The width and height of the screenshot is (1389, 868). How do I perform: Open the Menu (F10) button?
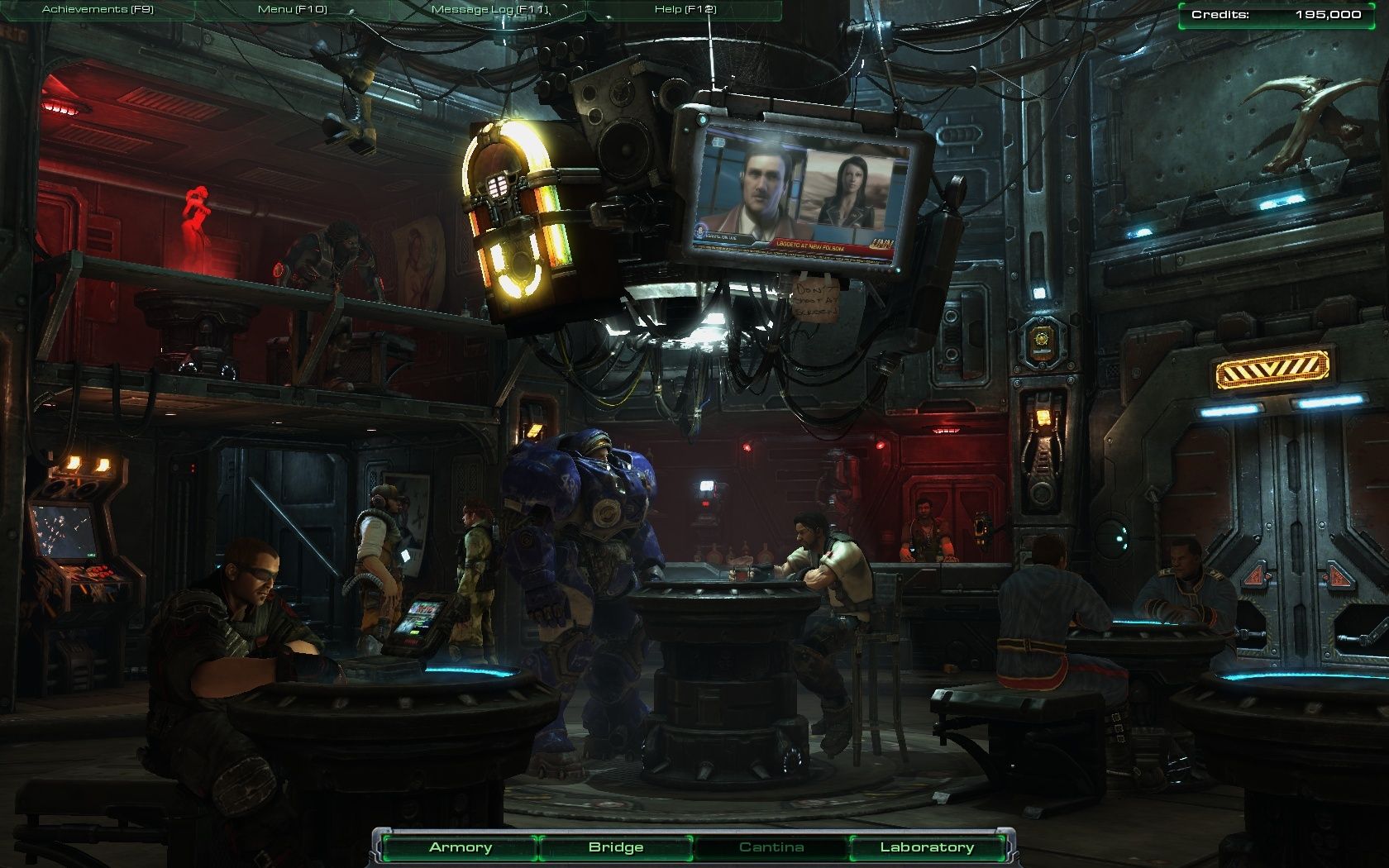[x=293, y=10]
